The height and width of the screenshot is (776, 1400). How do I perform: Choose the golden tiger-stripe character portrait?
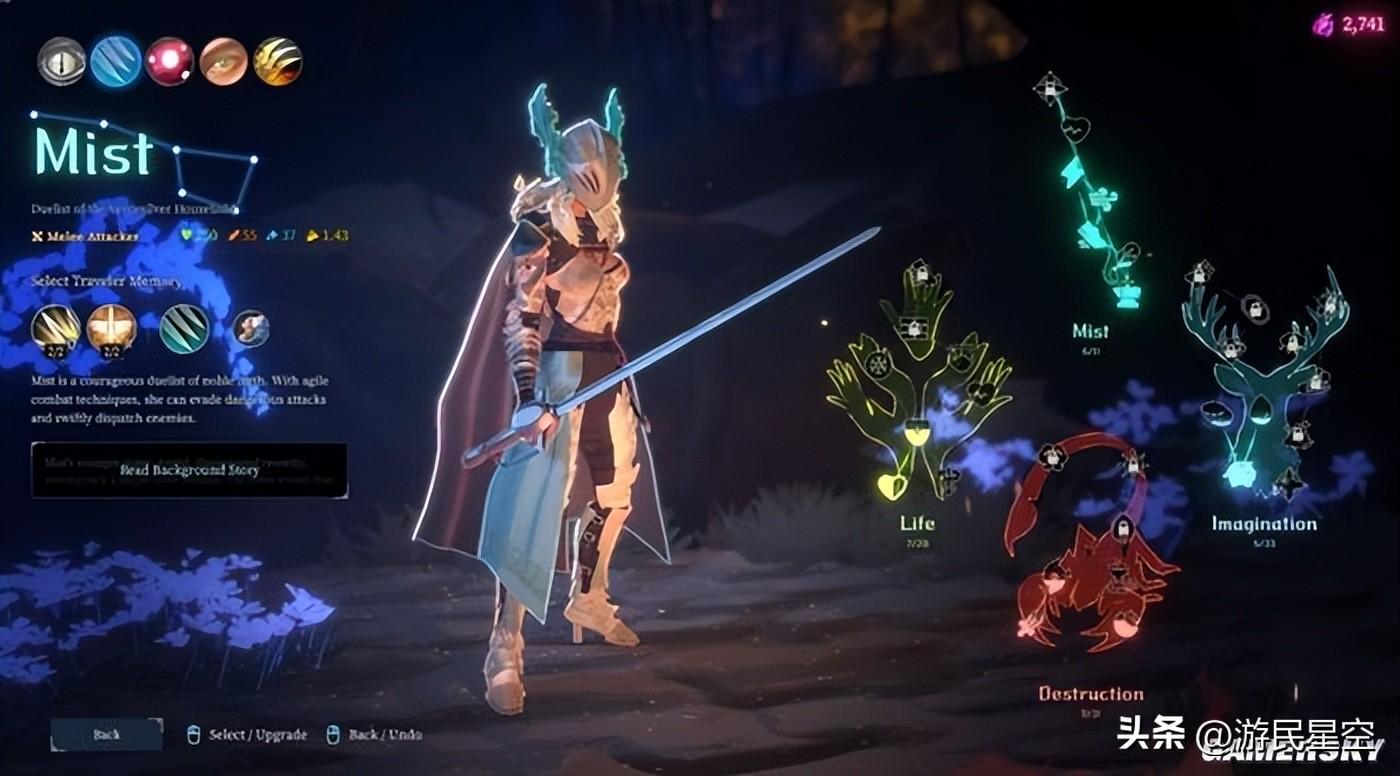pos(277,62)
